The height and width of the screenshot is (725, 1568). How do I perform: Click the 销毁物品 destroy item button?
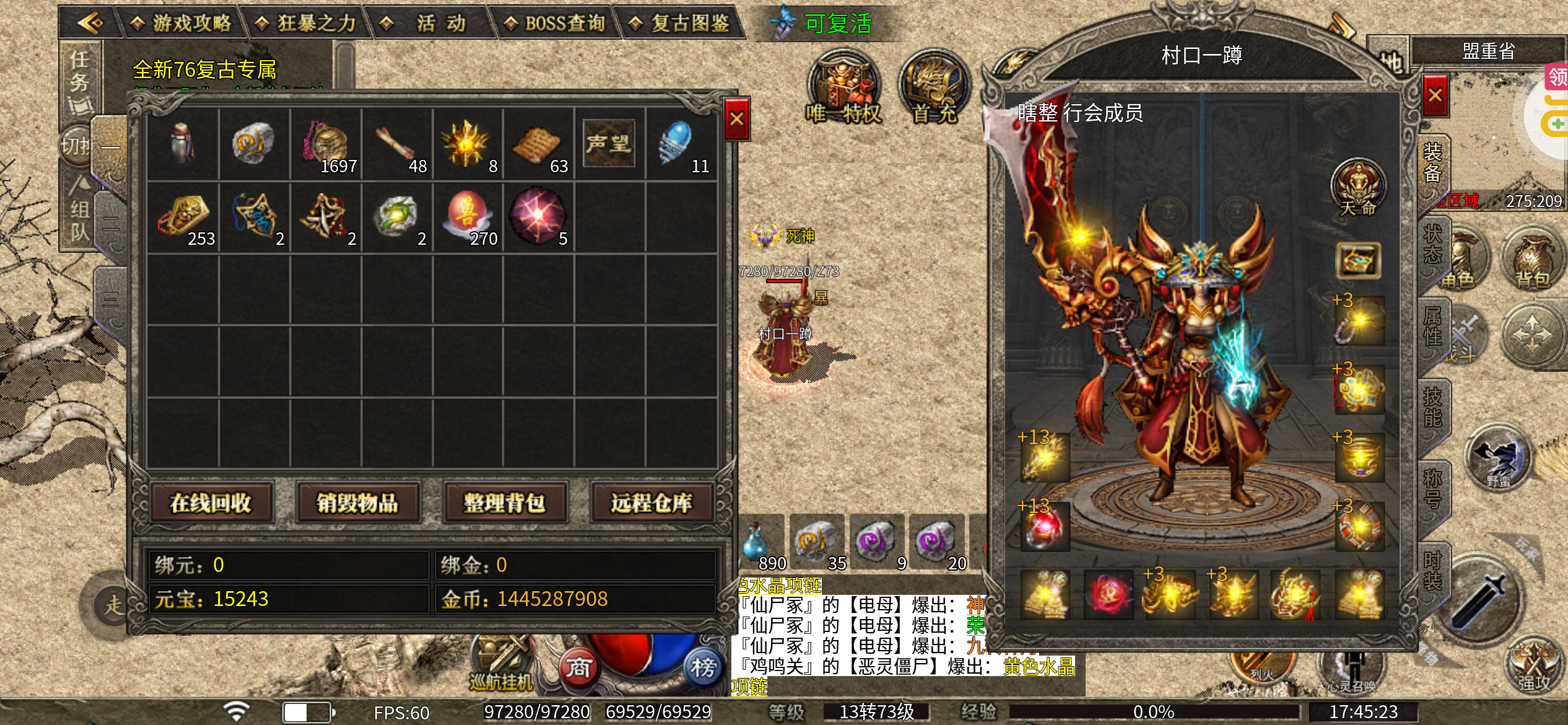pos(358,503)
